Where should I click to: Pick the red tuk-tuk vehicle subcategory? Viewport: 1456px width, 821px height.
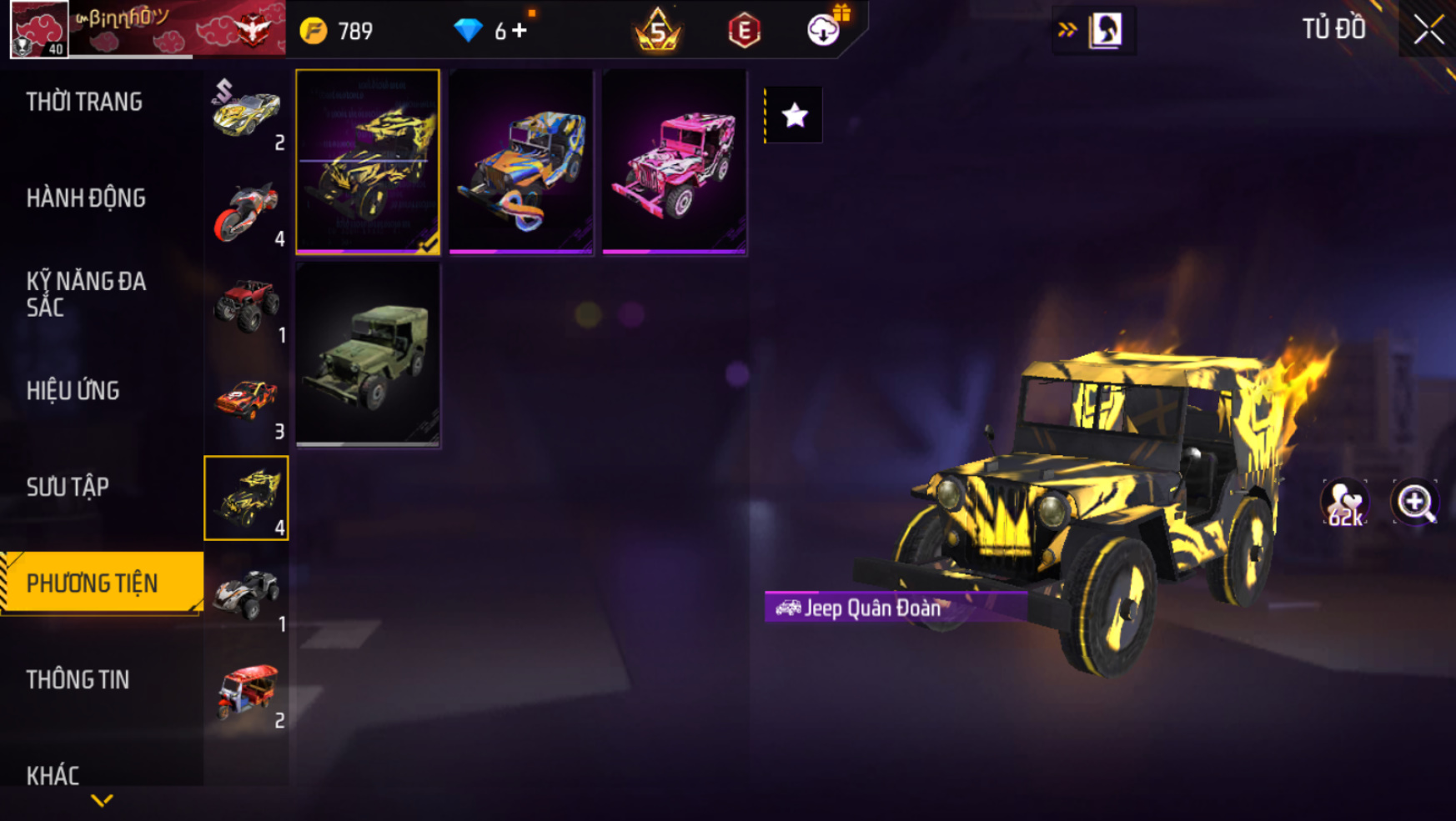[246, 692]
